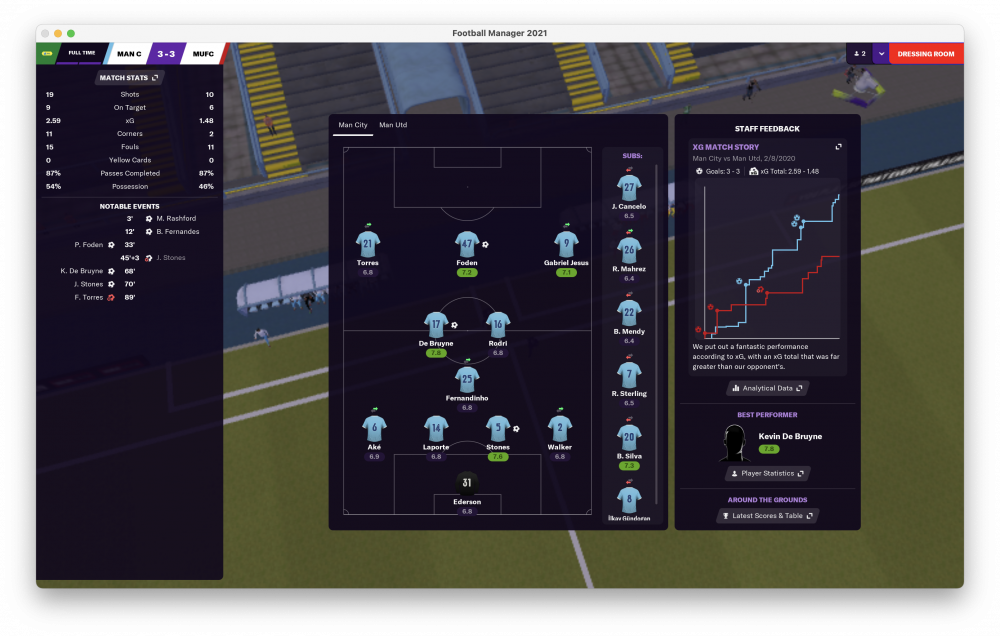Image resolution: width=1000 pixels, height=636 pixels.
Task: View Player Statistics for best performer
Action: click(x=767, y=473)
